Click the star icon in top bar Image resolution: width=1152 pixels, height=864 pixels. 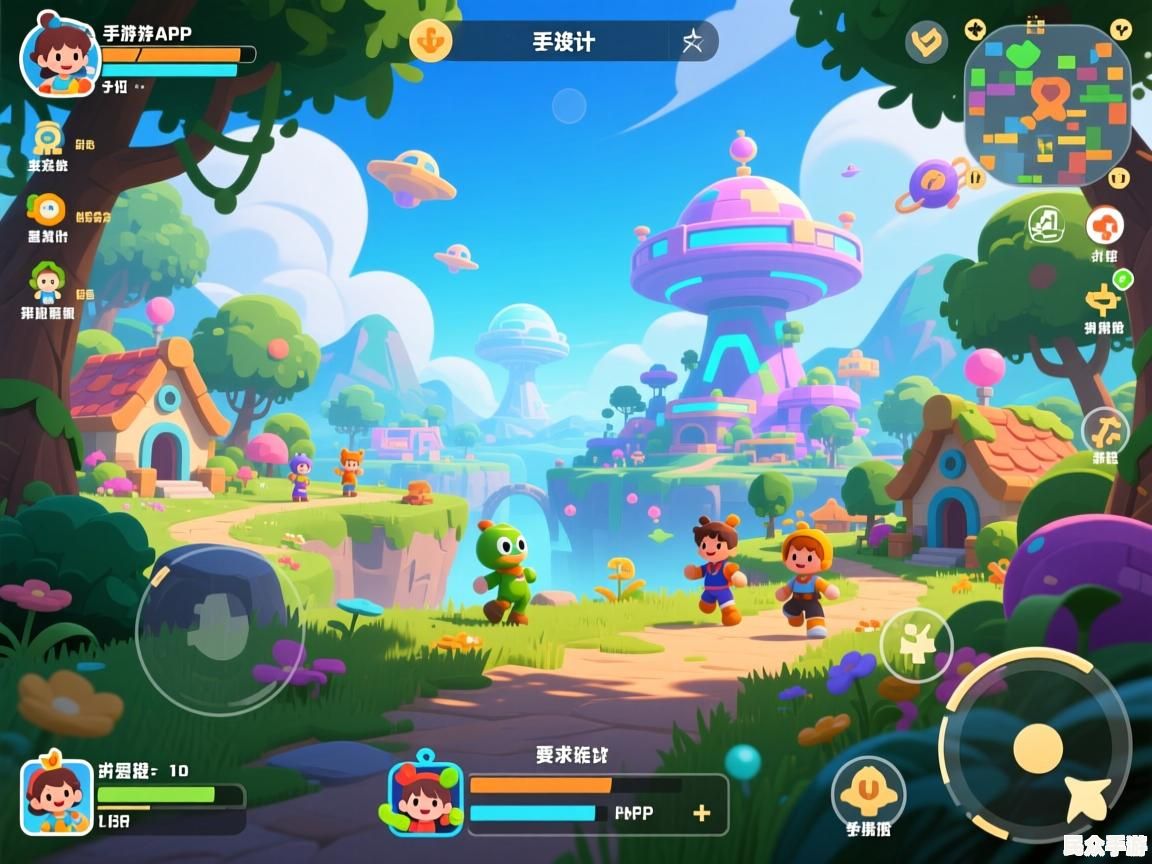tap(692, 41)
